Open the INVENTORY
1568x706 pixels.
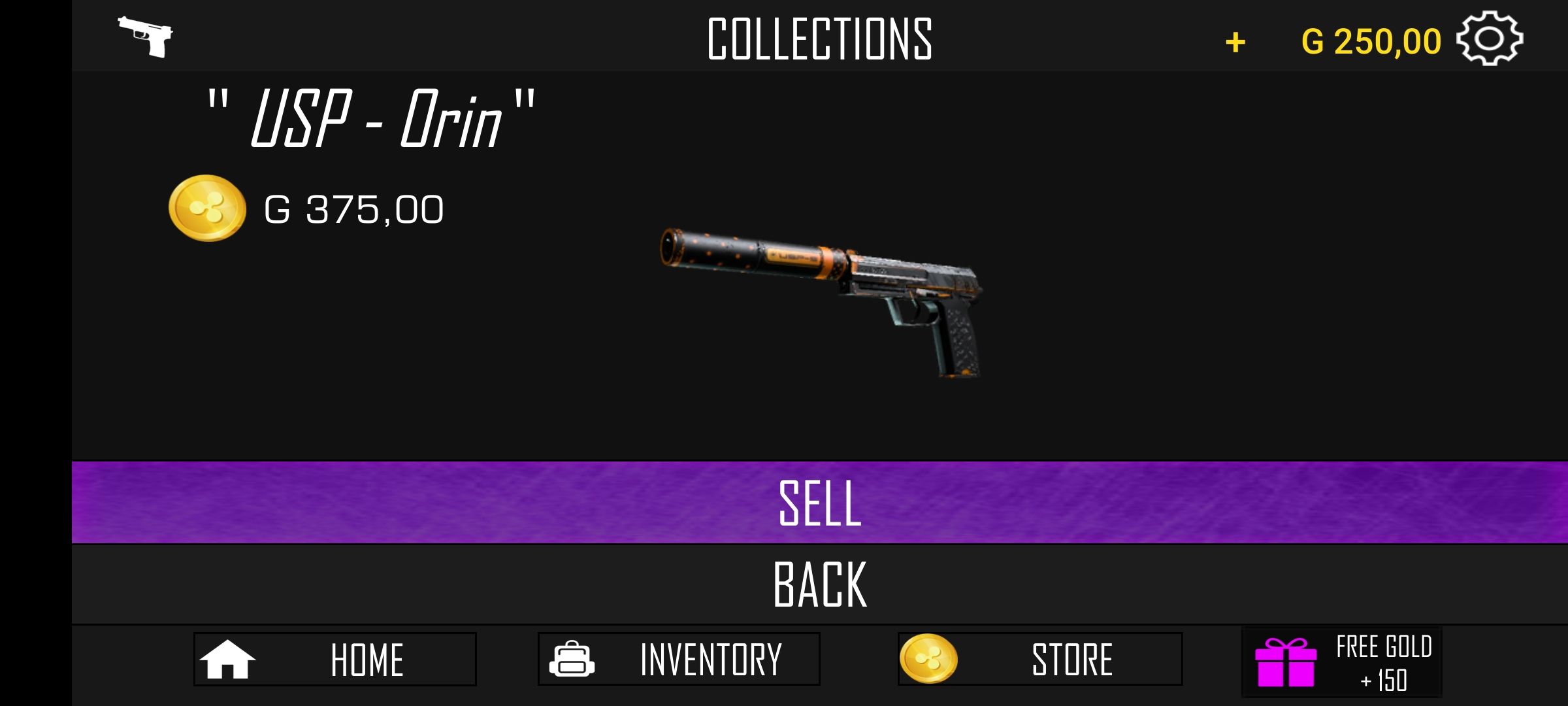click(x=678, y=659)
